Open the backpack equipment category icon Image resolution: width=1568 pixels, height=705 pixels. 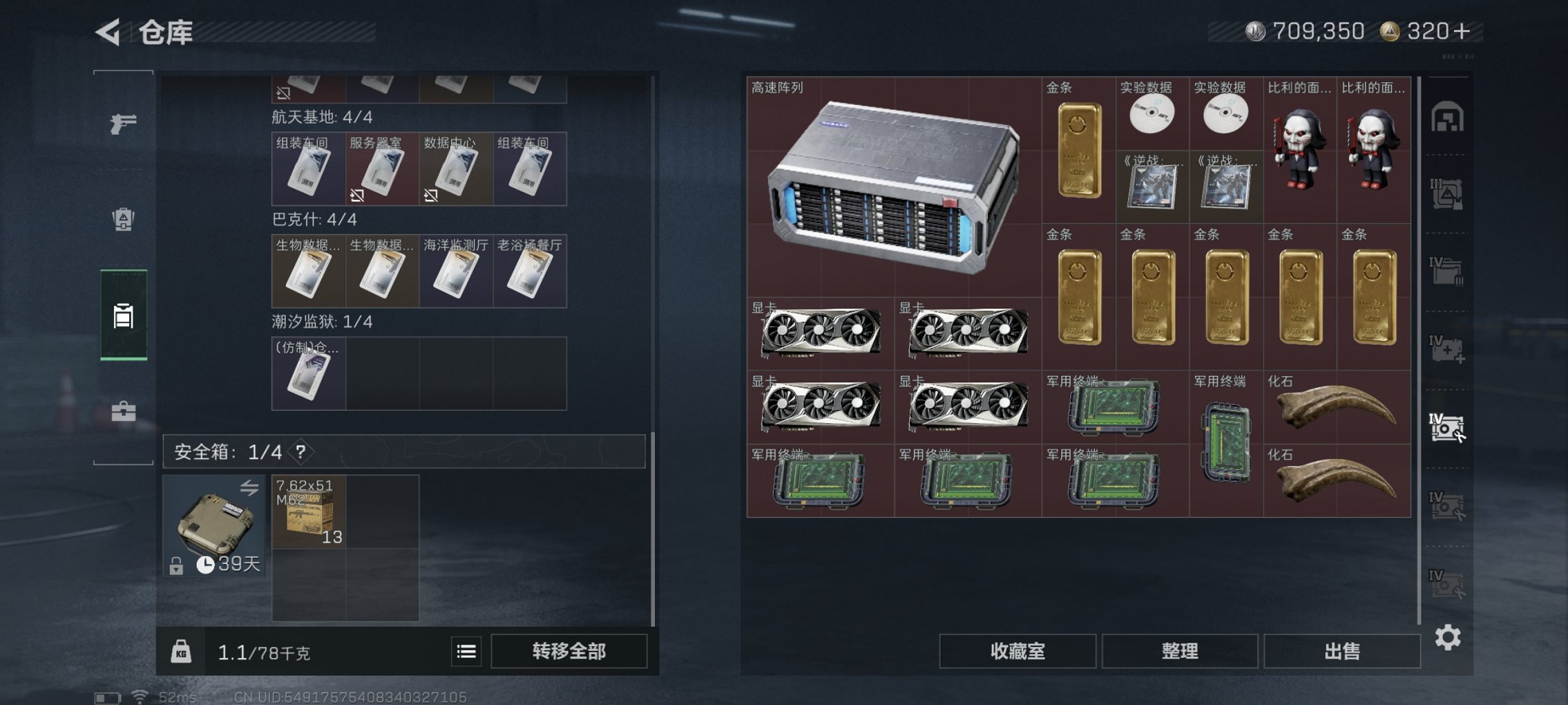coord(122,216)
